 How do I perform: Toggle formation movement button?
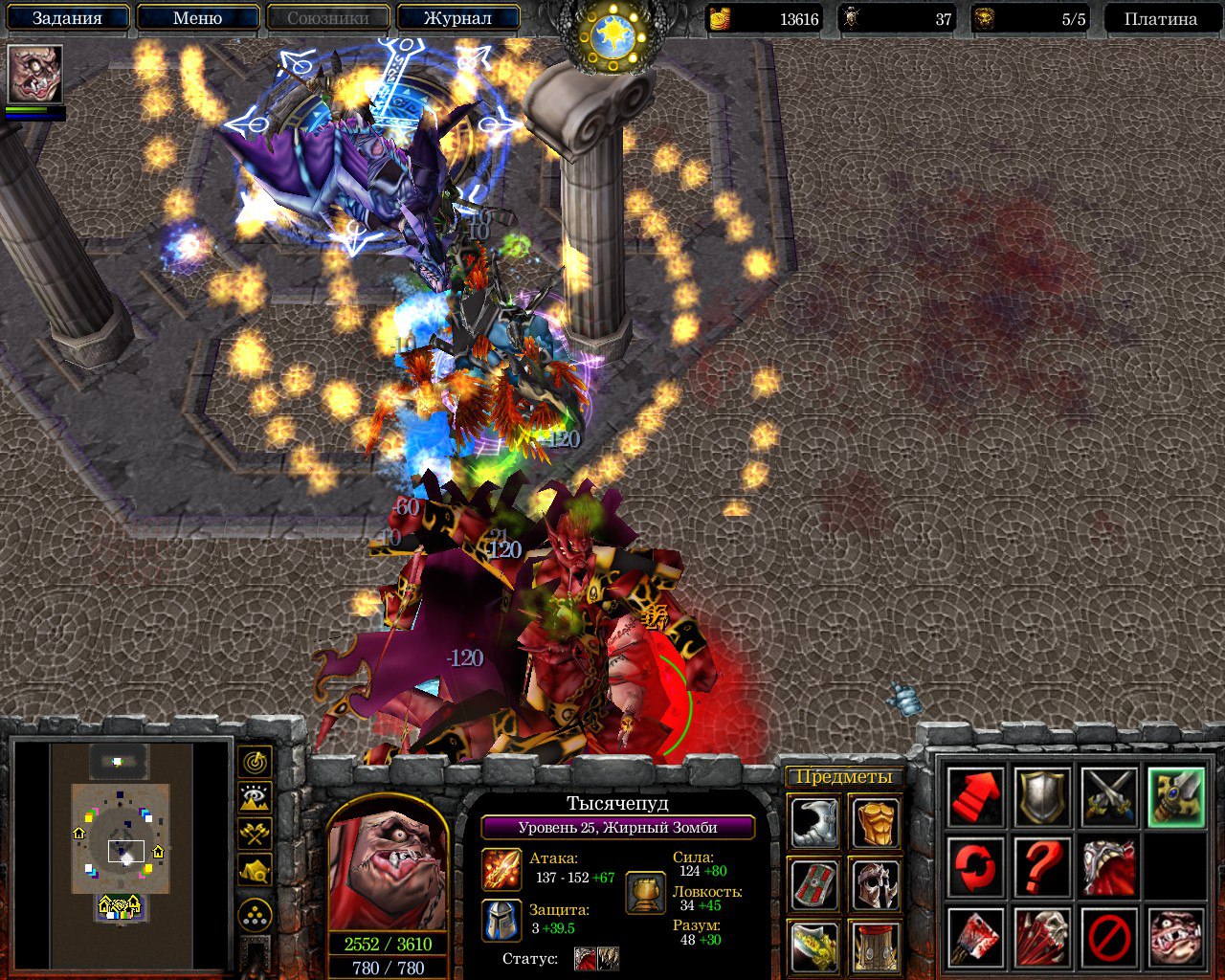255,915
